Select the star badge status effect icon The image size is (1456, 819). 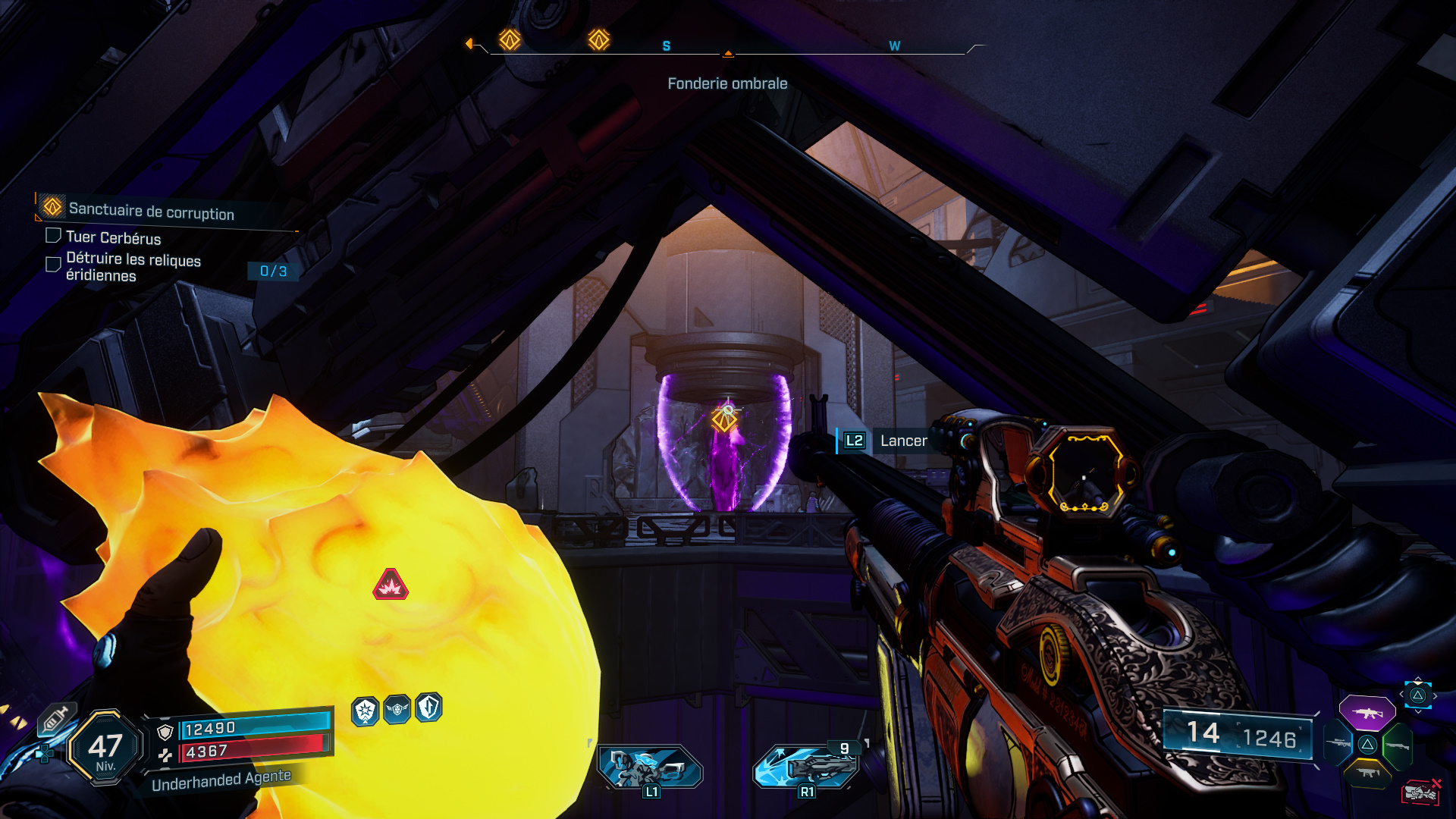366,711
